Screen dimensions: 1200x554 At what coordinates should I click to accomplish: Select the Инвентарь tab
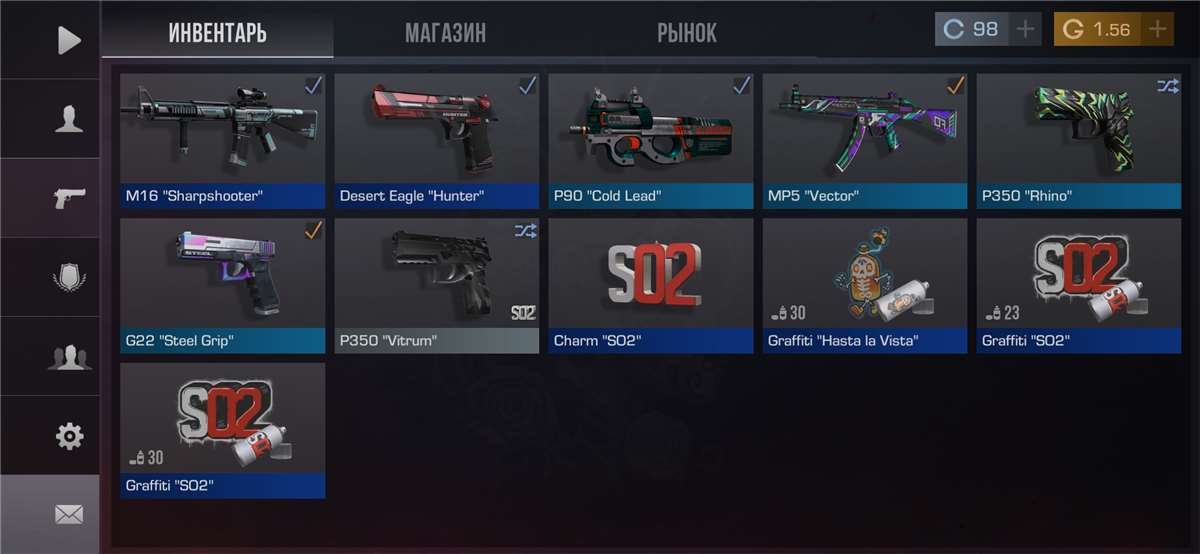point(217,32)
